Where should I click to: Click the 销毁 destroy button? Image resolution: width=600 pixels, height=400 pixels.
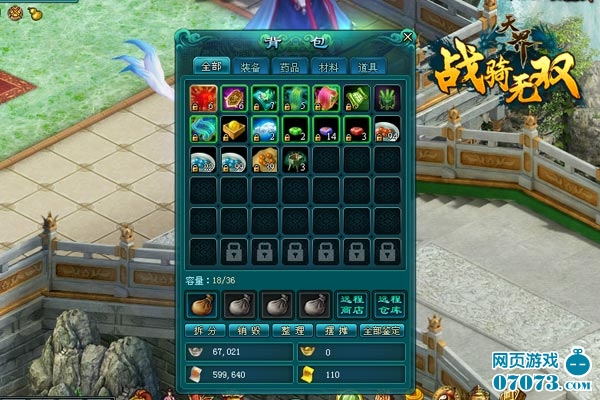(x=243, y=330)
